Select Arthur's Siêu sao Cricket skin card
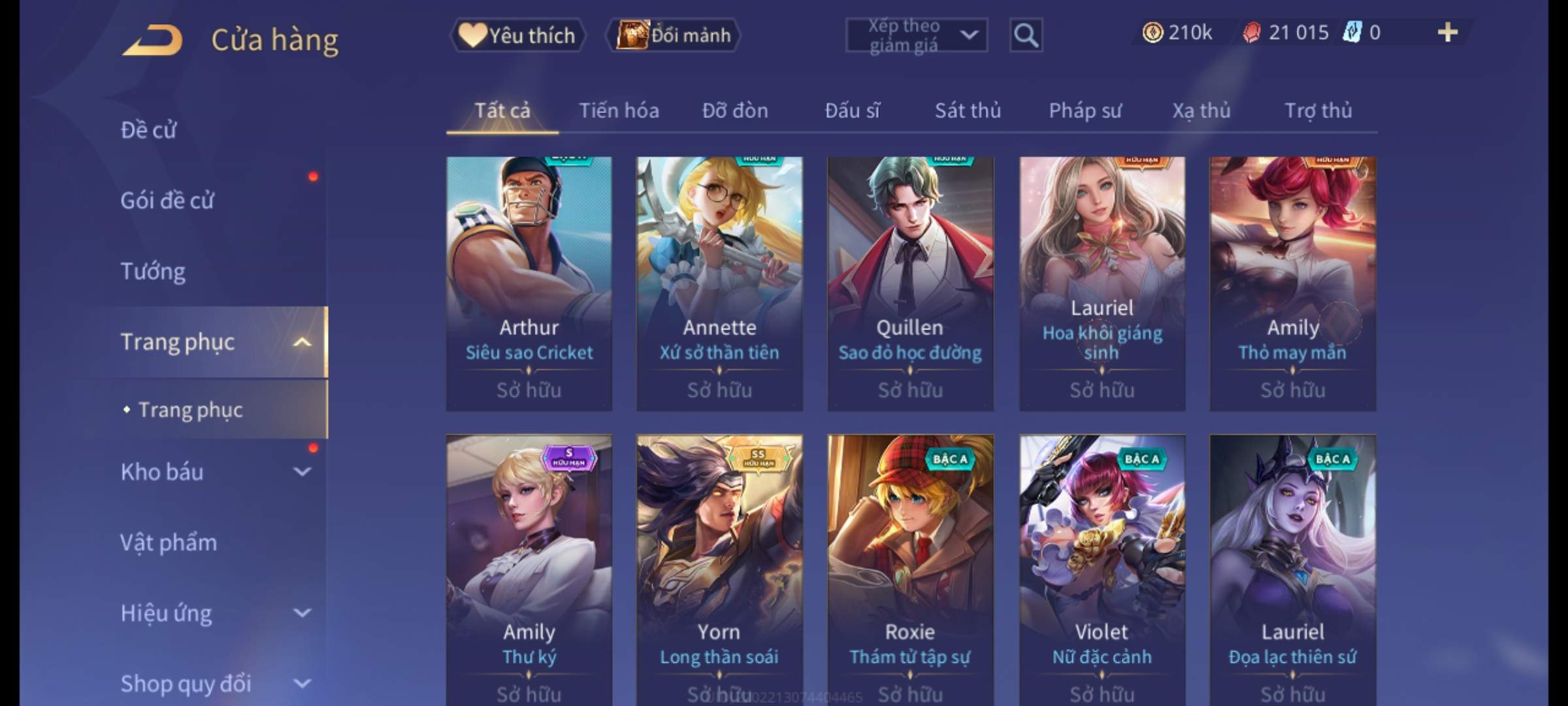Viewport: 1568px width, 706px height. pos(529,282)
